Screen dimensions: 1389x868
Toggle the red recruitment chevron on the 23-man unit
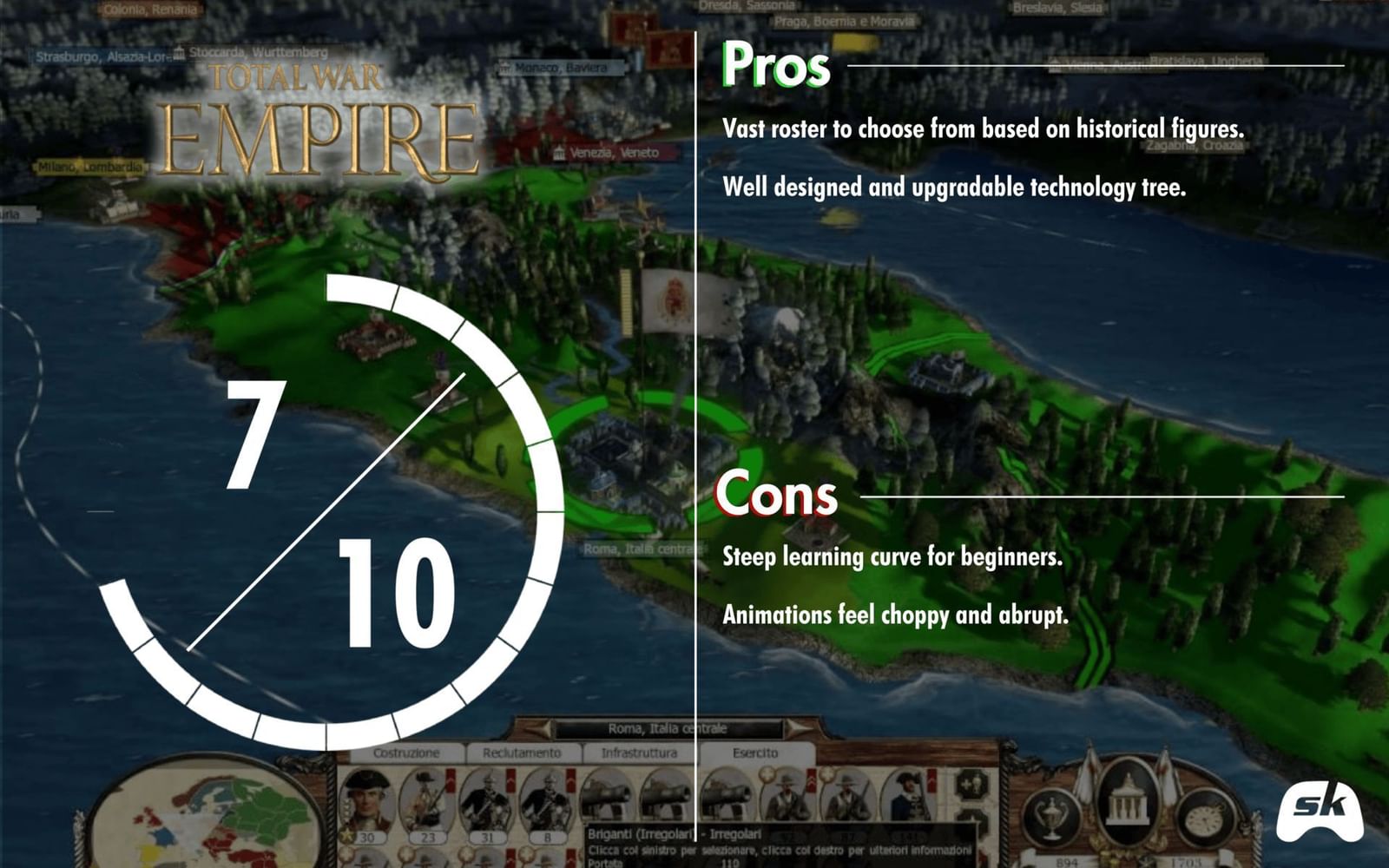point(450,779)
